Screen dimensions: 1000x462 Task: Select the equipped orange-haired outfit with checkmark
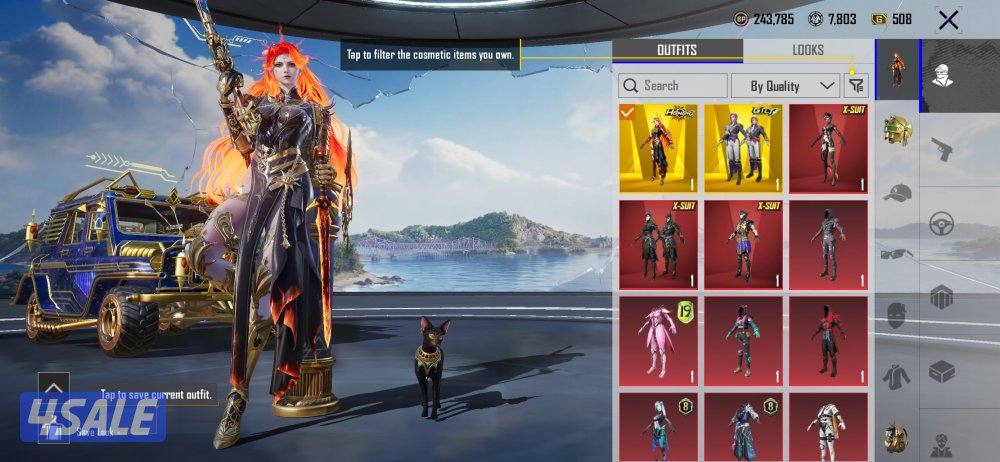pyautogui.click(x=658, y=149)
